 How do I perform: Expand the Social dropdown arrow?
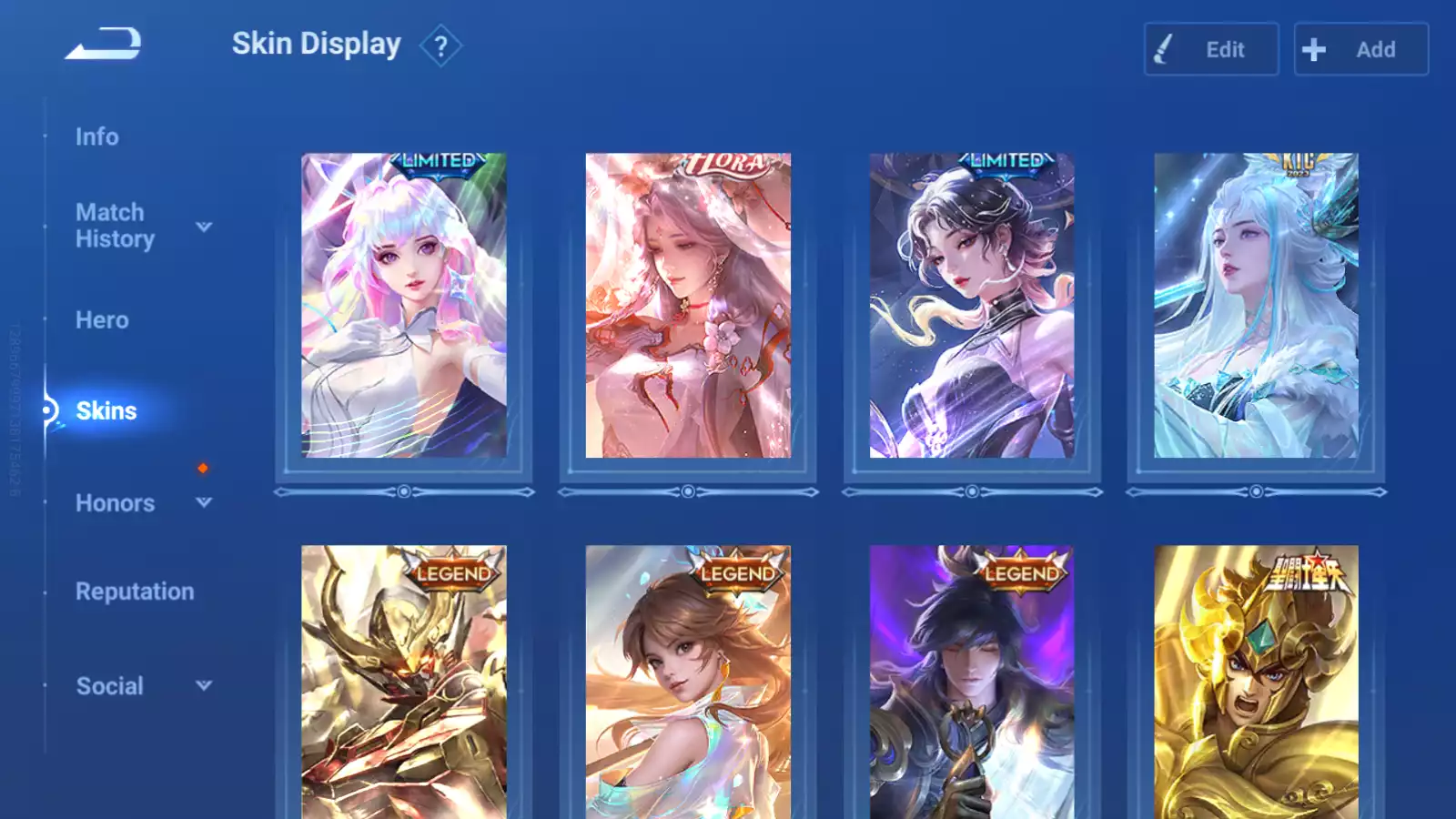(x=204, y=685)
